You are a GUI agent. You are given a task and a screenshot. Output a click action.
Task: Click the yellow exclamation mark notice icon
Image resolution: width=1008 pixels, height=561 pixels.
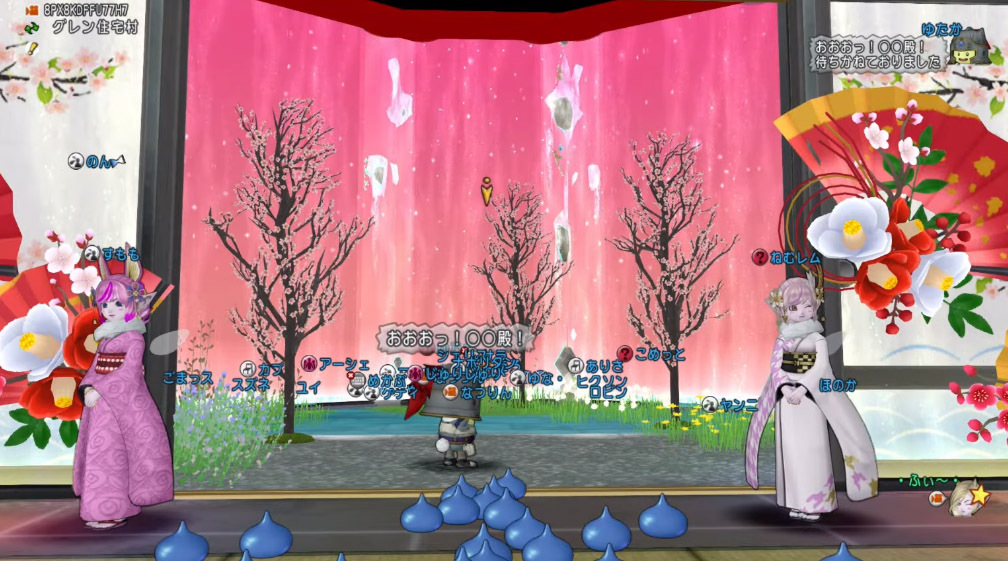tap(31, 47)
